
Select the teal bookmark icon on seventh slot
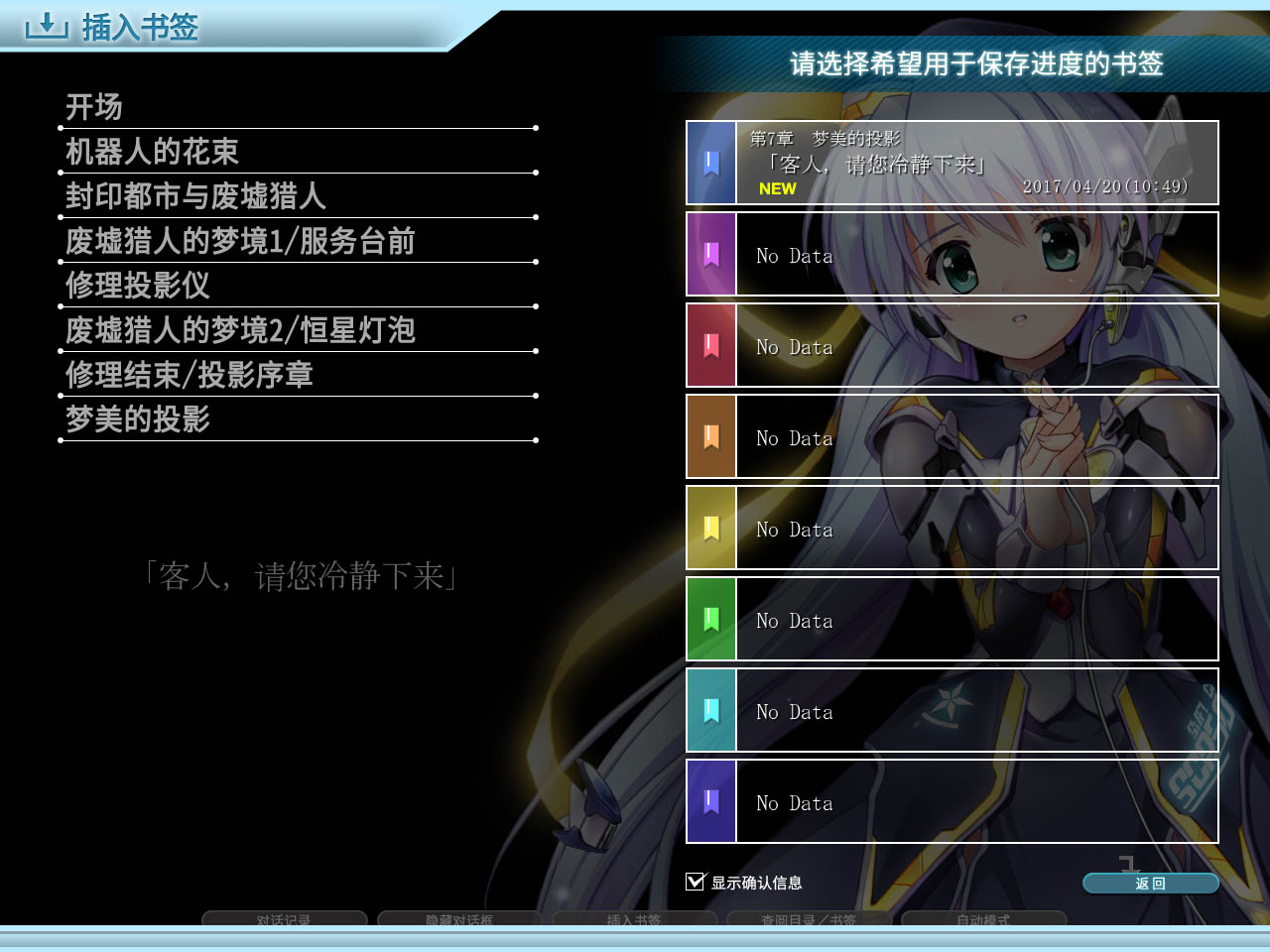(710, 710)
